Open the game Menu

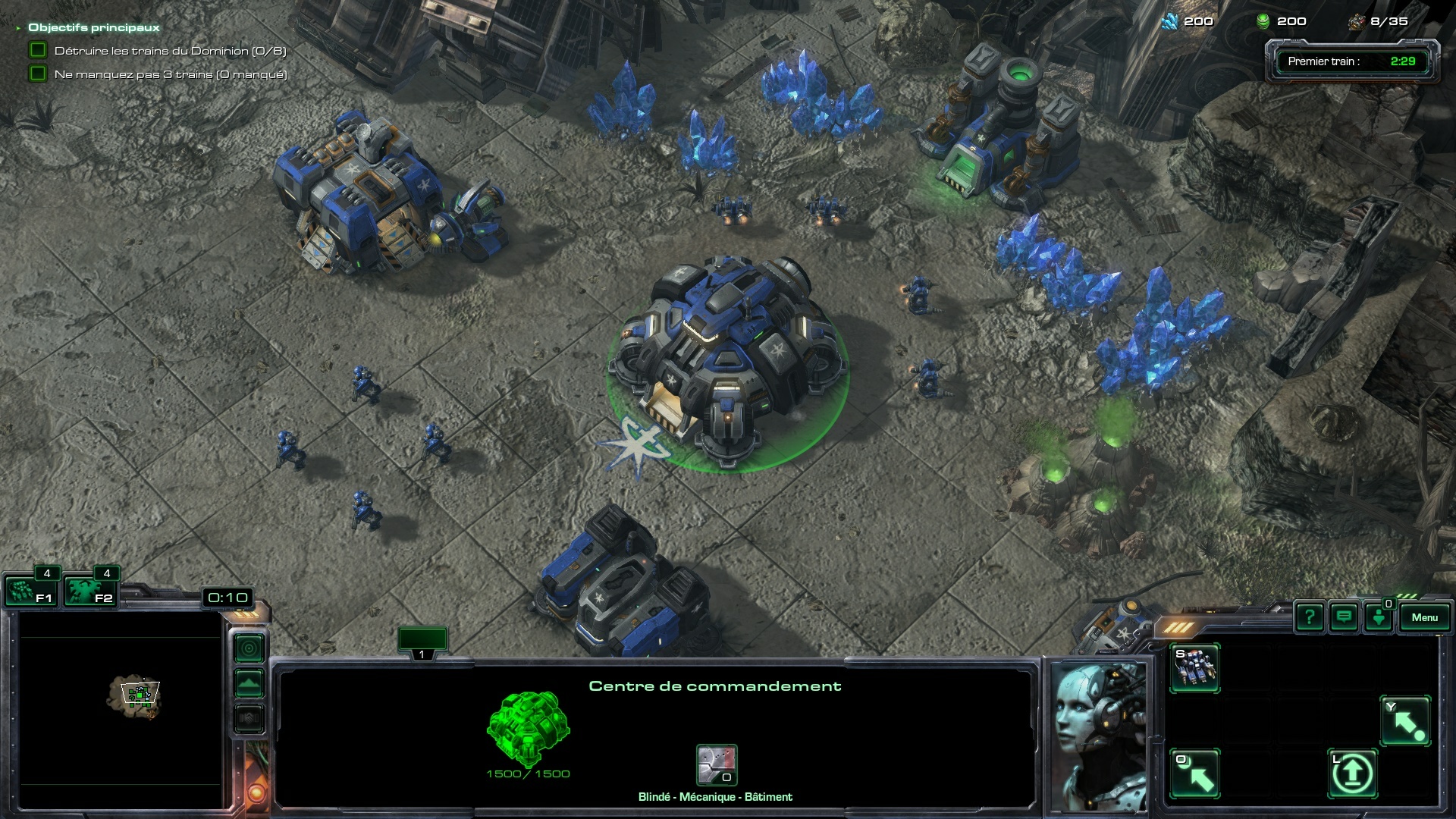click(x=1424, y=617)
